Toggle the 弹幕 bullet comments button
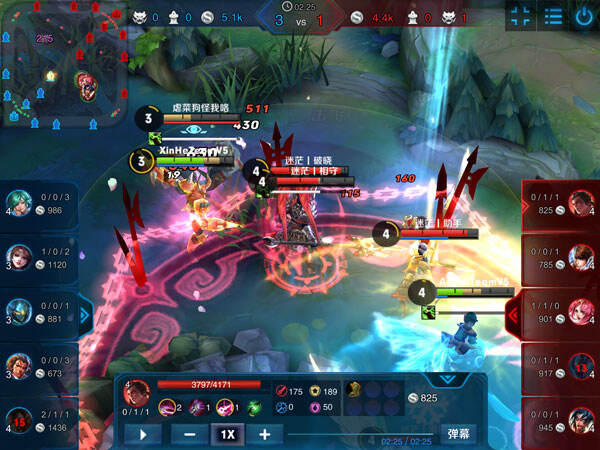 (x=457, y=435)
